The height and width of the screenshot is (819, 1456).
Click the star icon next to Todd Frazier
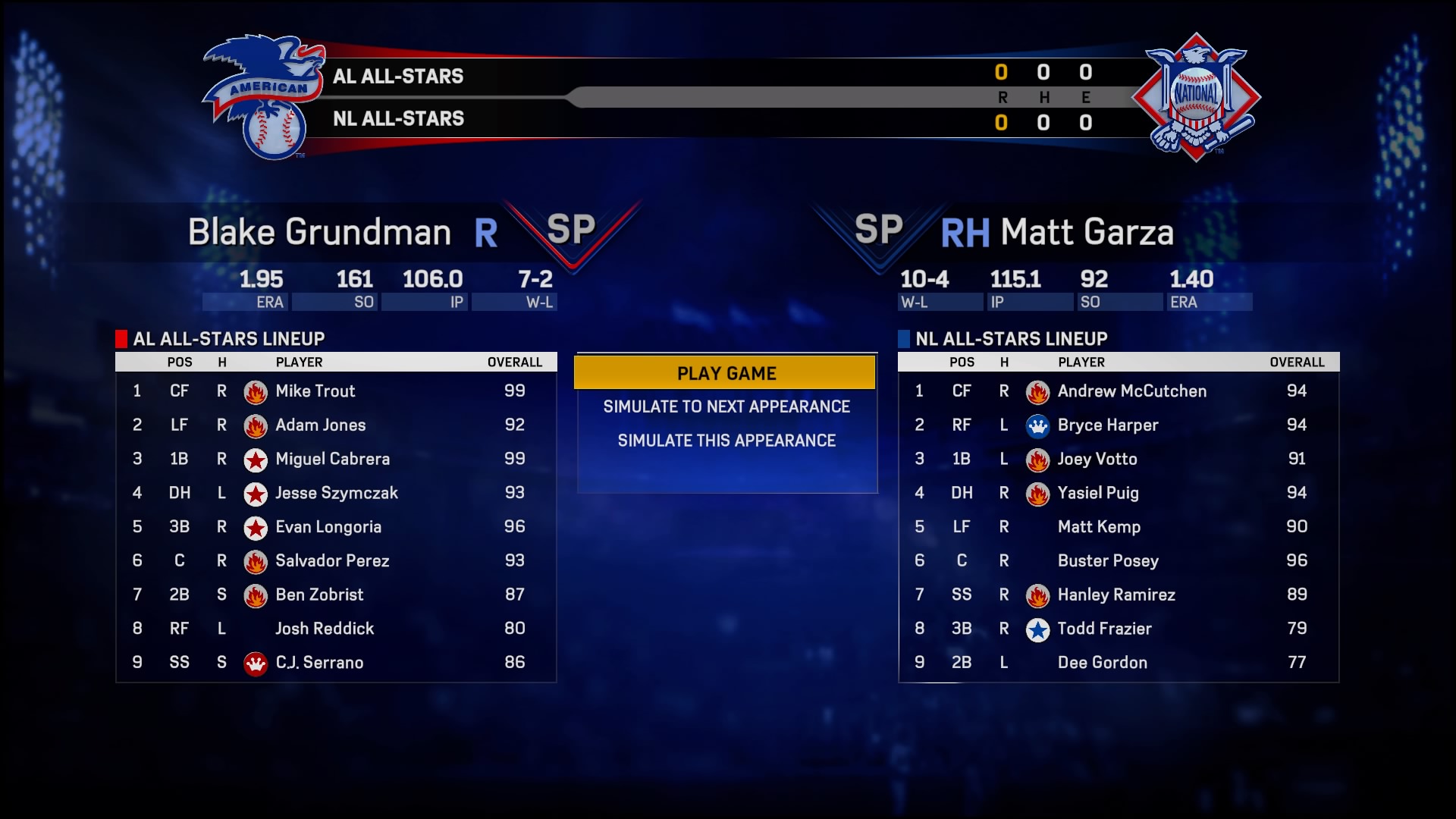pos(1037,629)
